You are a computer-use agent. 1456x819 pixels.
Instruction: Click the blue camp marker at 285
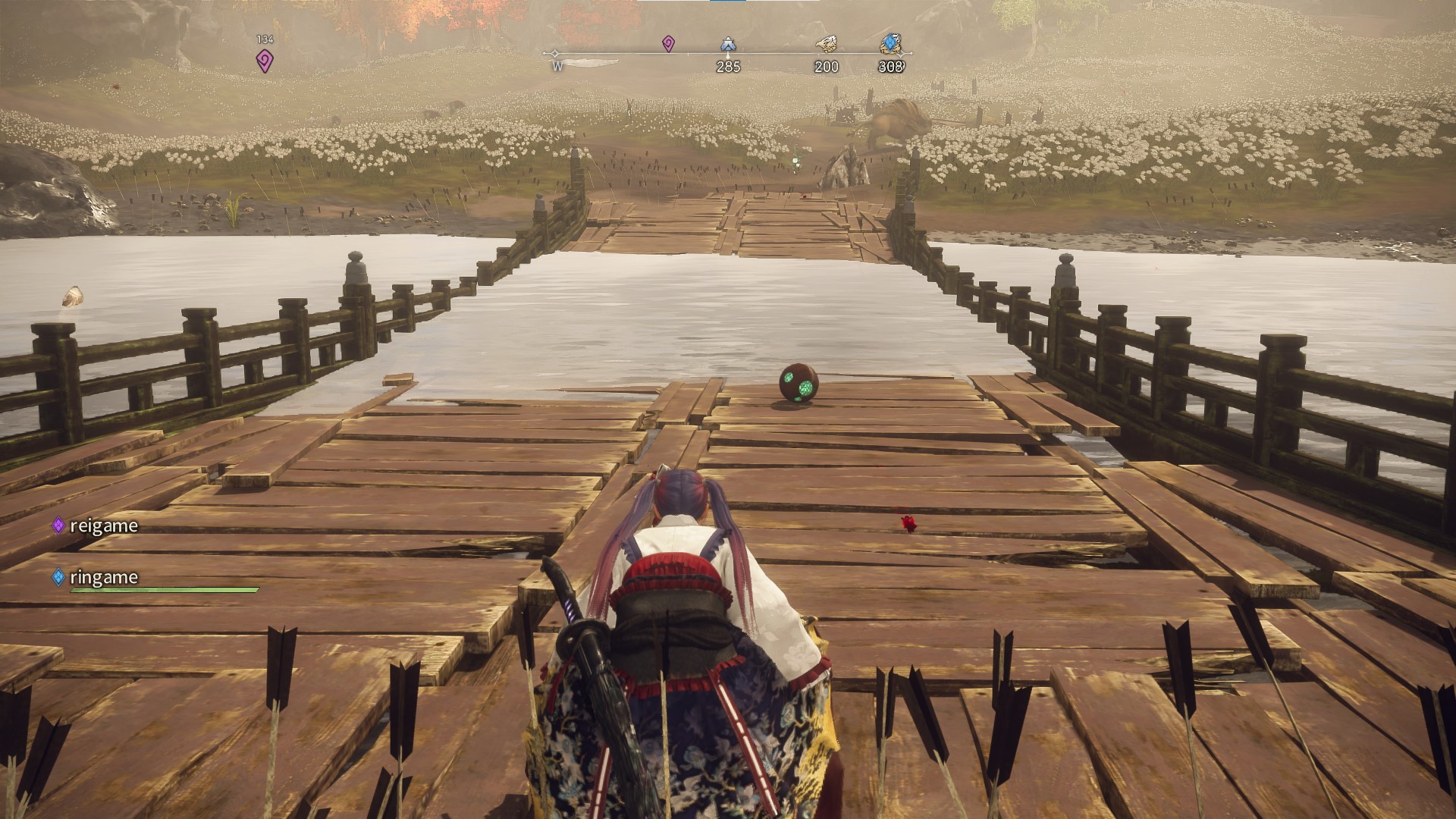pyautogui.click(x=729, y=45)
